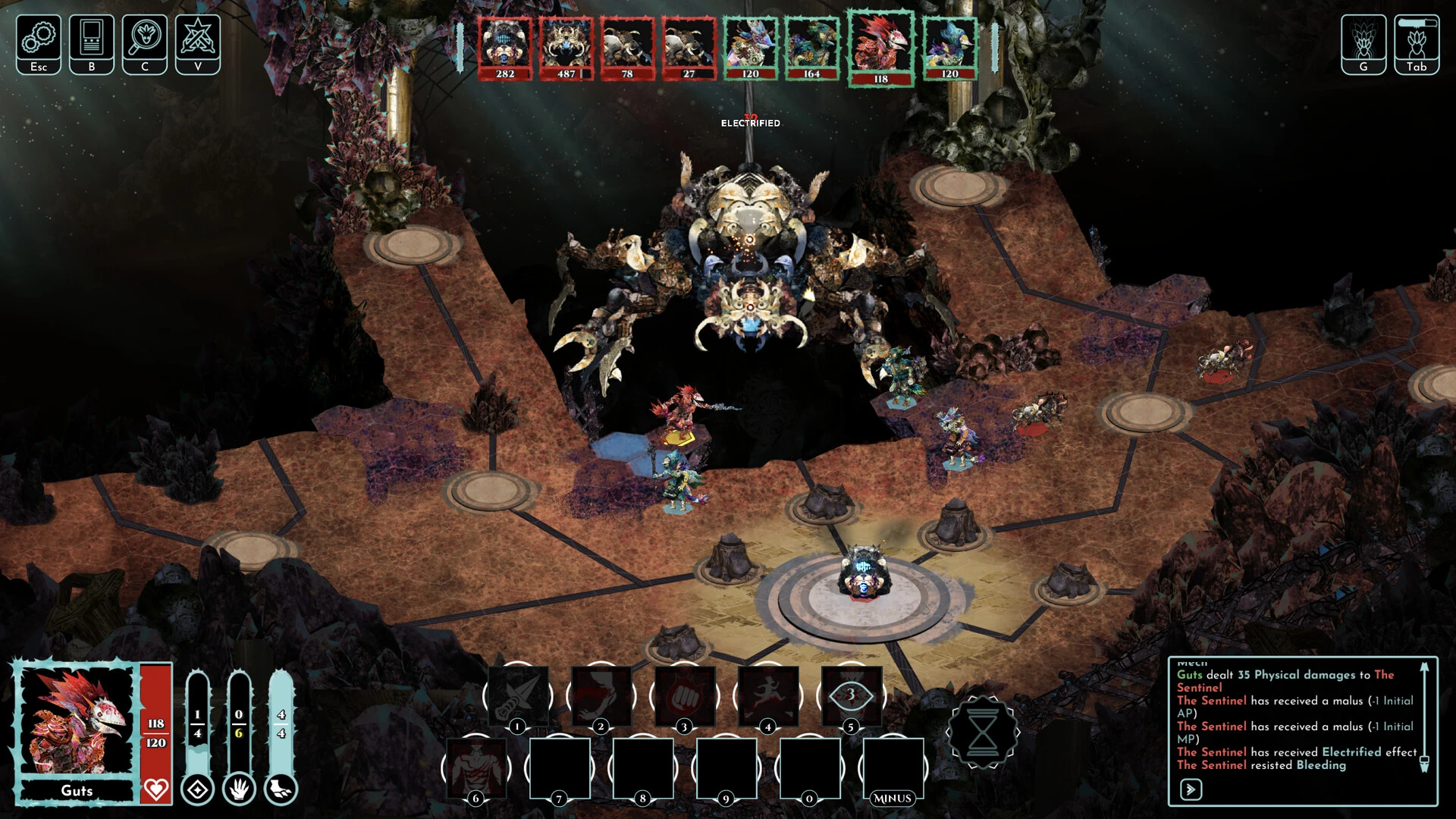Activate the dagger attack ability
This screenshot has height=819, width=1456.
click(518, 695)
